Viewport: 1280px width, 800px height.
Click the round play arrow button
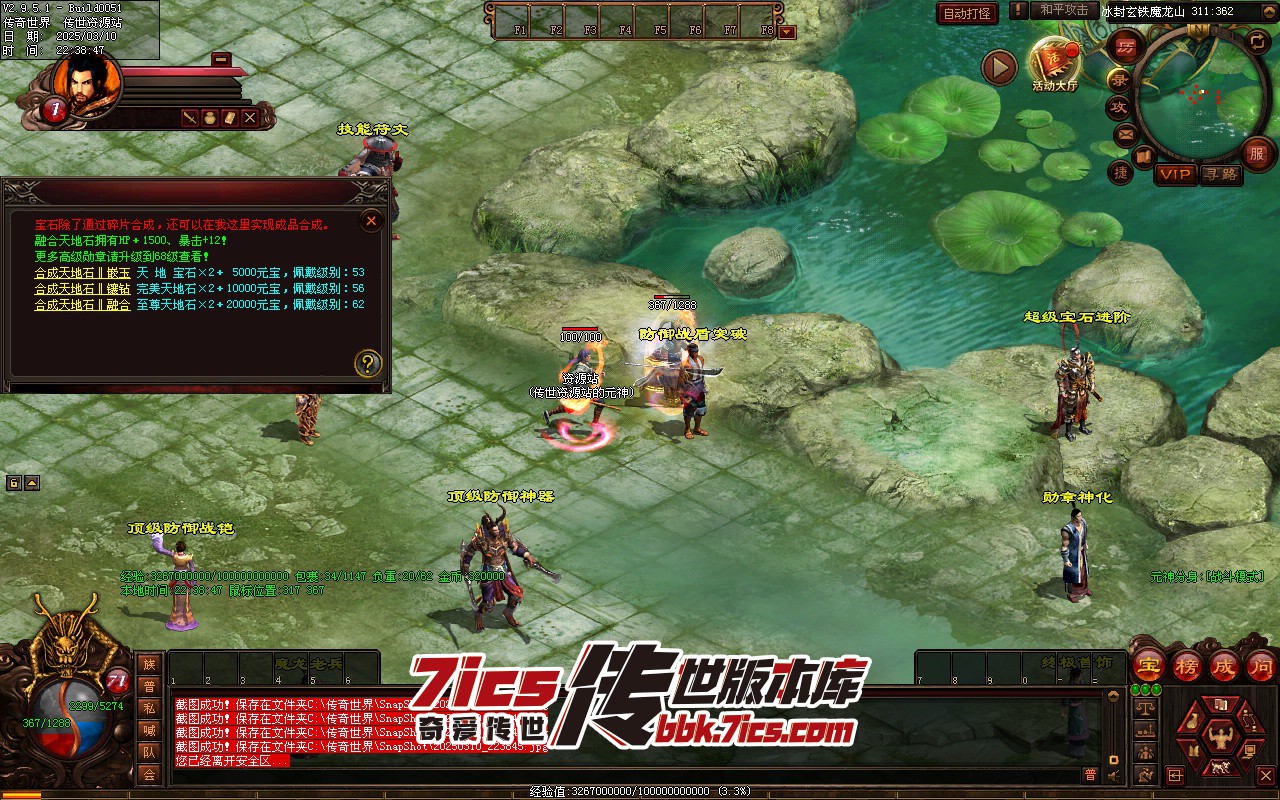point(998,67)
